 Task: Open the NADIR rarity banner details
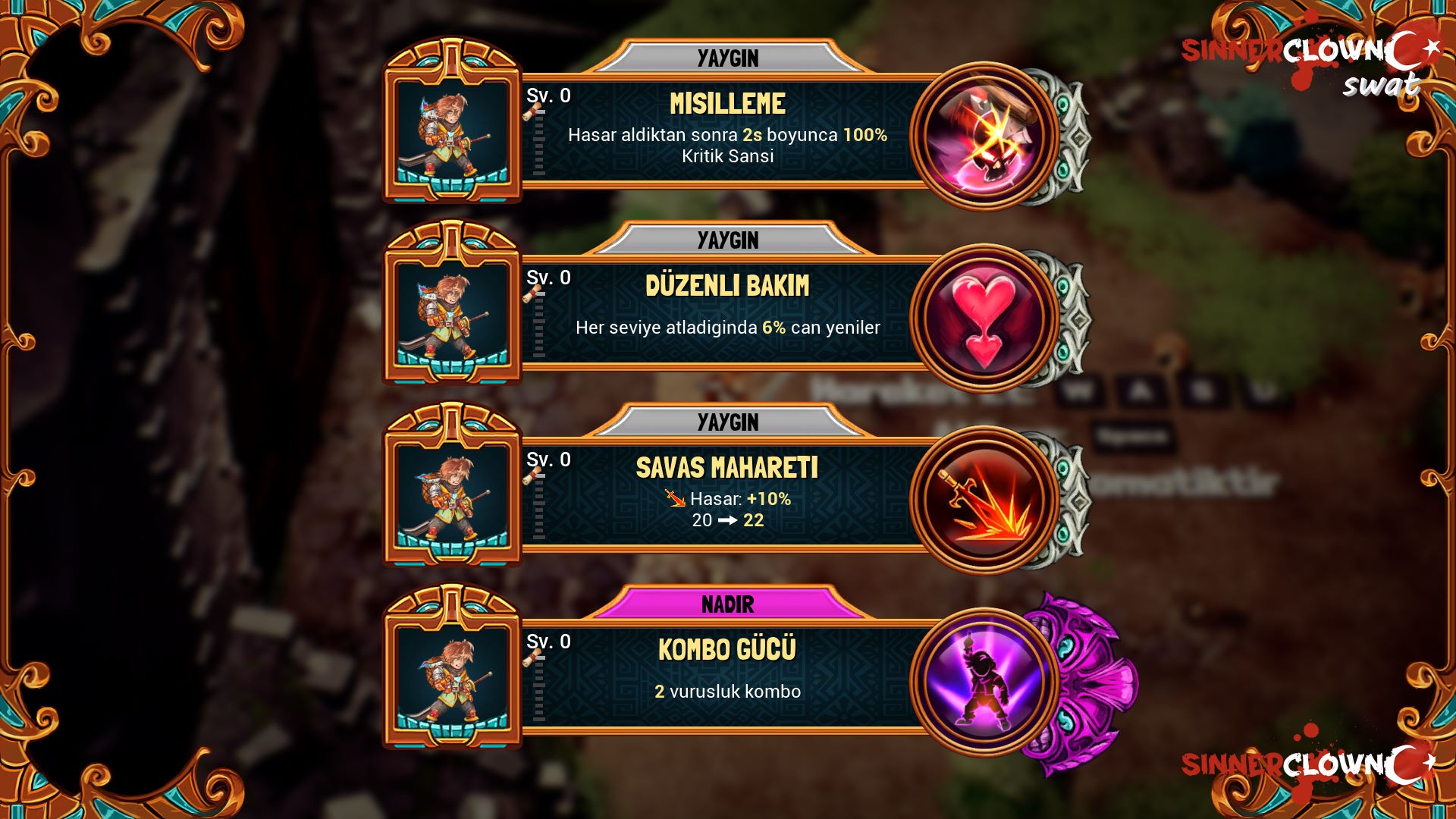728,605
